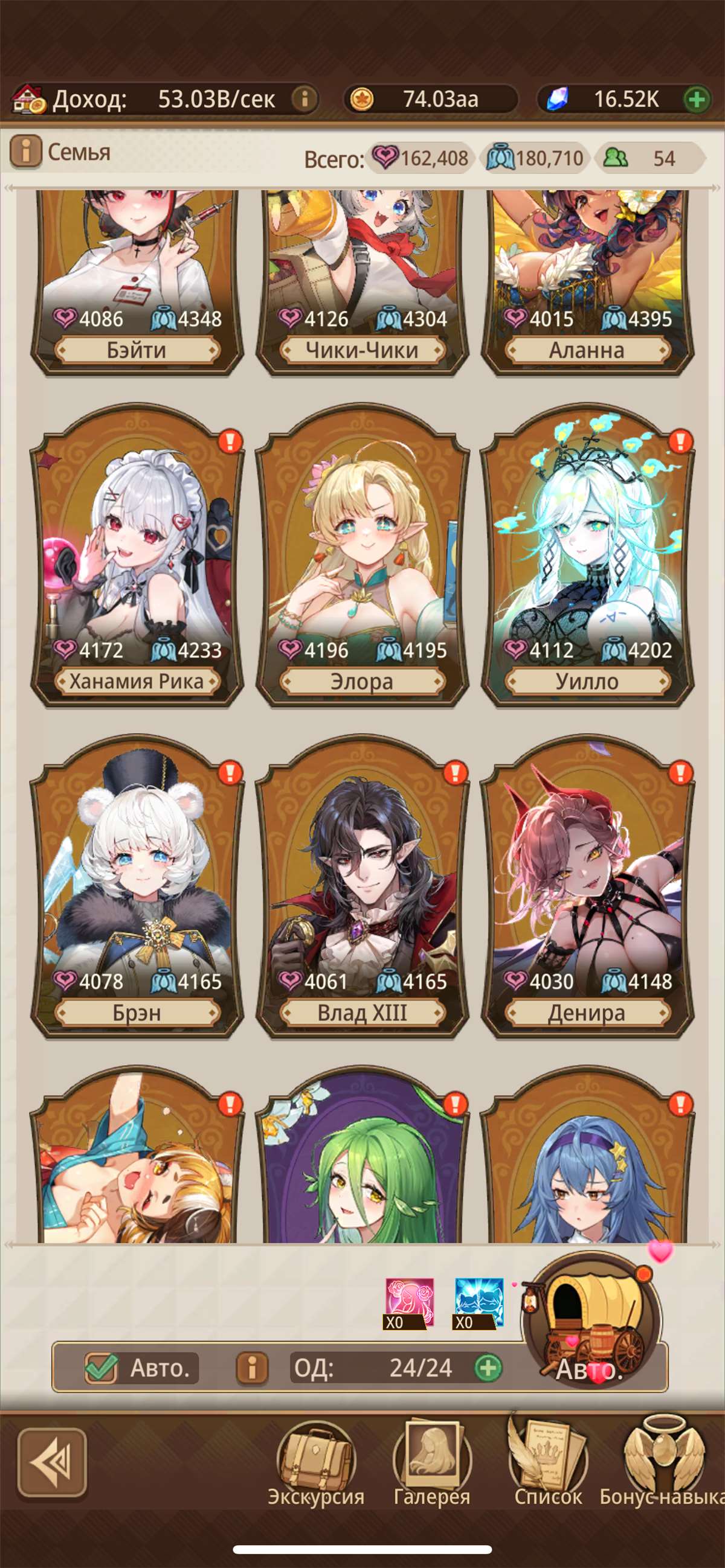
Task: Select the Элора character card
Action: pos(362,560)
